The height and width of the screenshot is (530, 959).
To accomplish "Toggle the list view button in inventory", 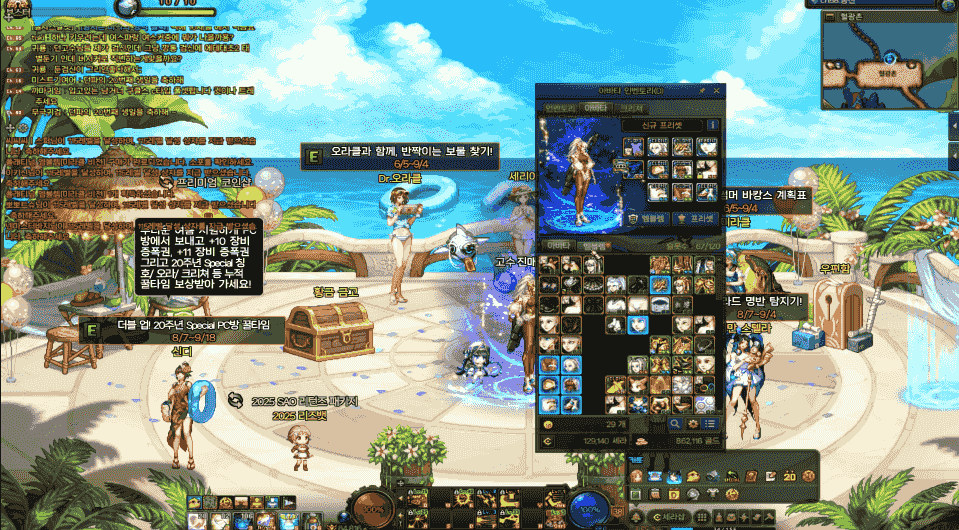I will tap(712, 424).
